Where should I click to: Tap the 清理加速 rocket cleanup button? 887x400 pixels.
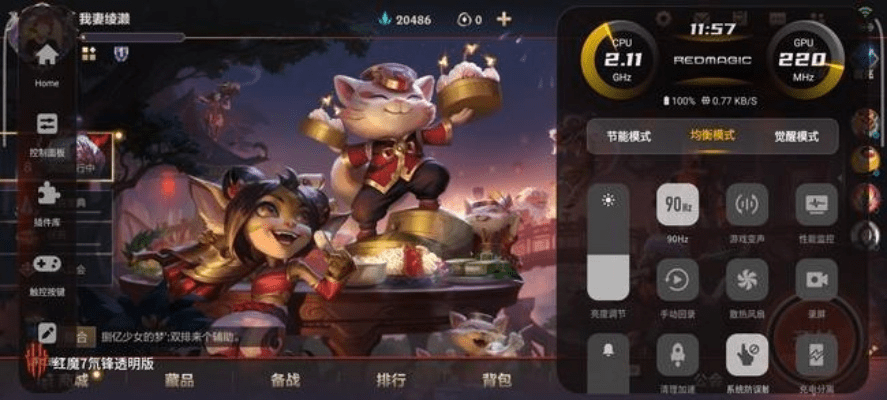677,354
